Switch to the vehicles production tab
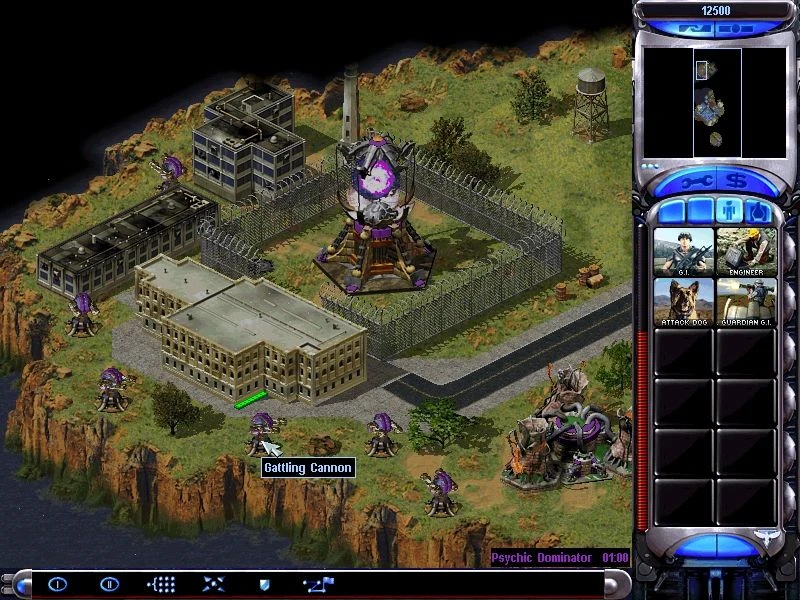The height and width of the screenshot is (600, 800). (756, 212)
